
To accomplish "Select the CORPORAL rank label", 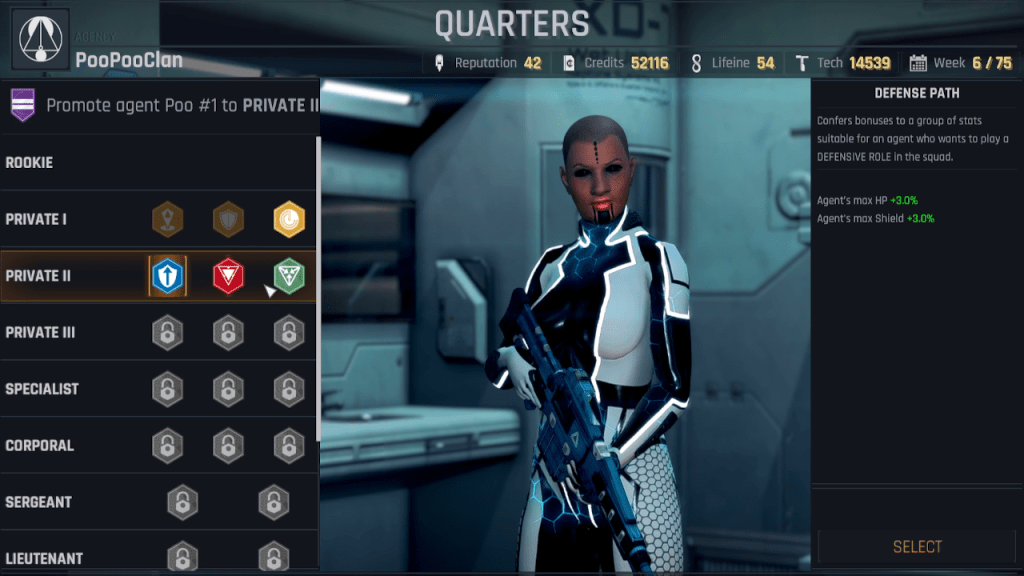I will click(40, 445).
